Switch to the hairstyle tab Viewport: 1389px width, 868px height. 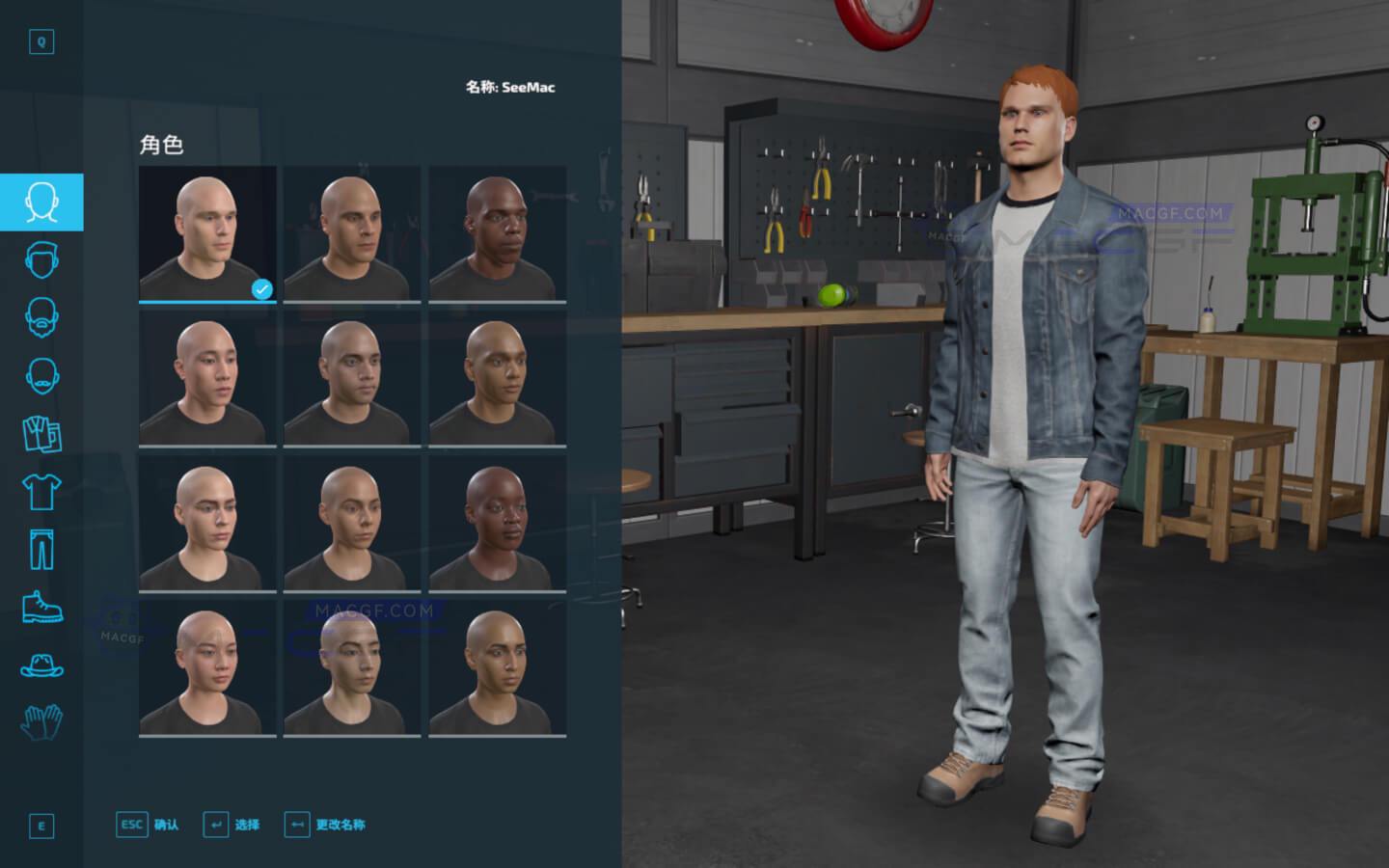tap(41, 260)
